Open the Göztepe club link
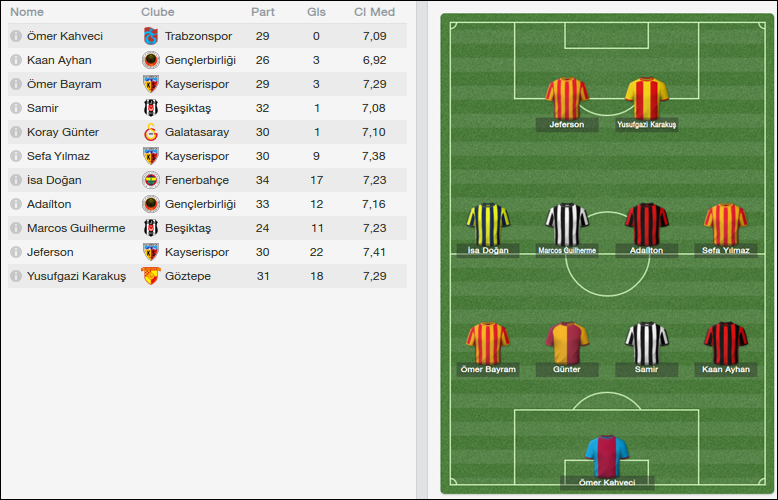This screenshot has width=778, height=500. click(x=187, y=276)
